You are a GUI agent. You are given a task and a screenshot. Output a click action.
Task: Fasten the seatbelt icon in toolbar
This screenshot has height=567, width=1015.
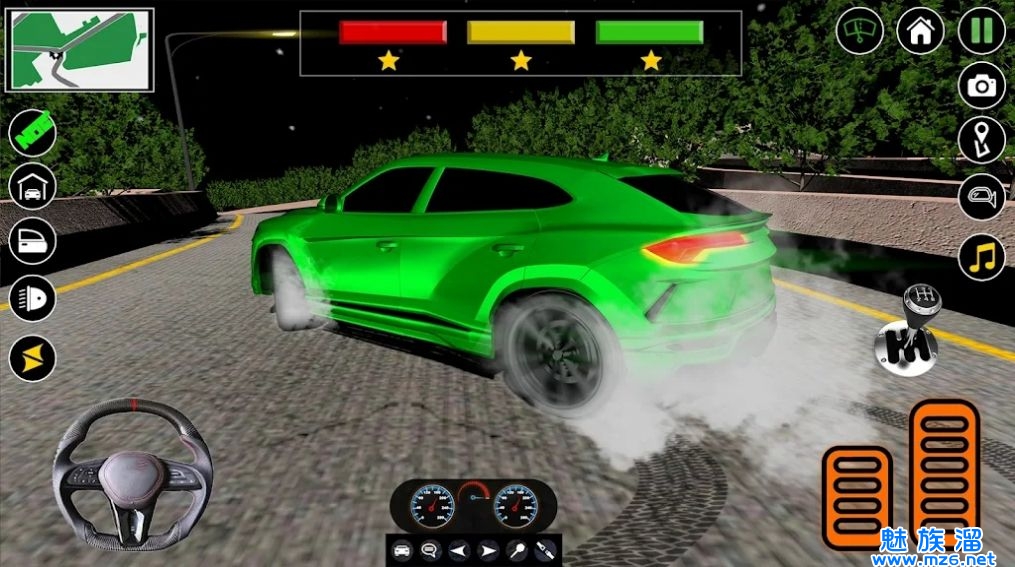pos(545,550)
